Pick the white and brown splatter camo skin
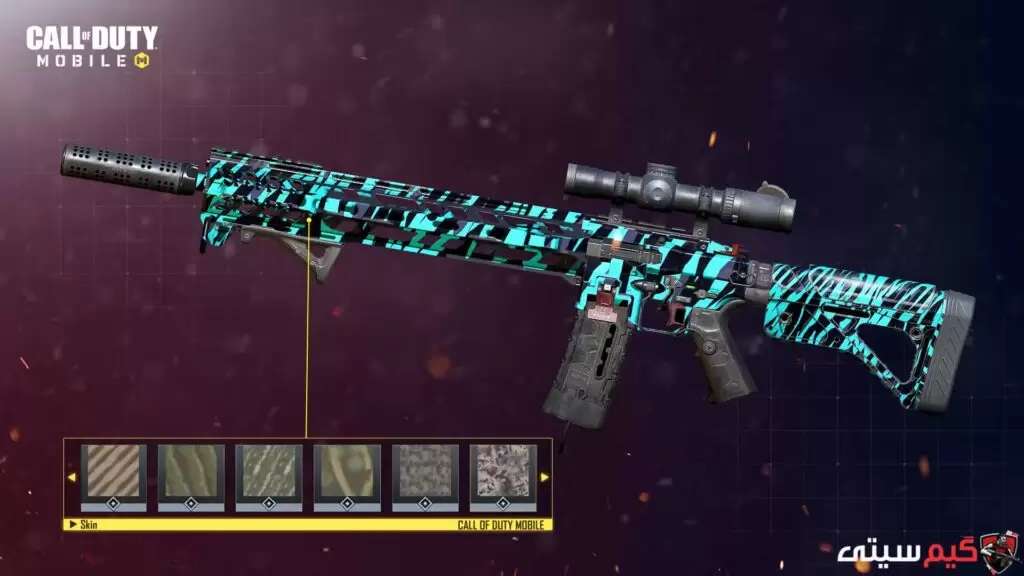 click(x=503, y=472)
